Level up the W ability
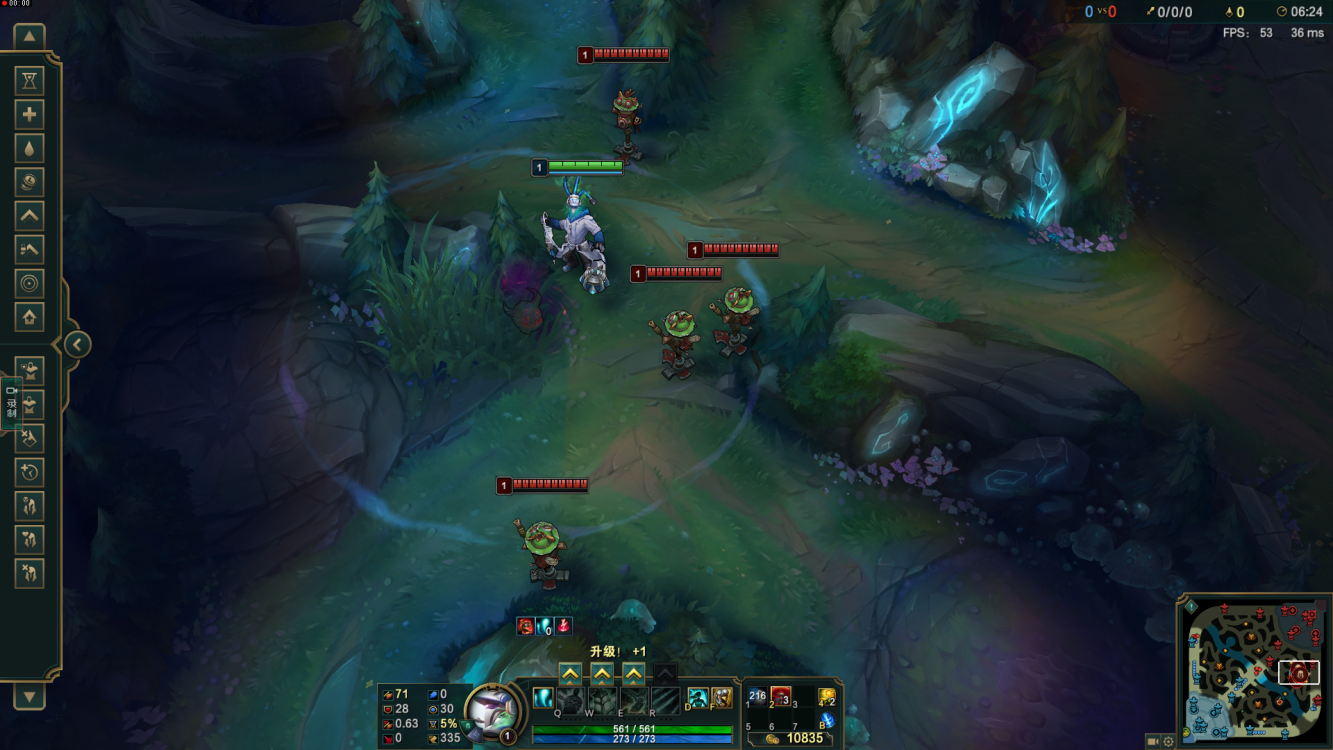 click(x=602, y=674)
